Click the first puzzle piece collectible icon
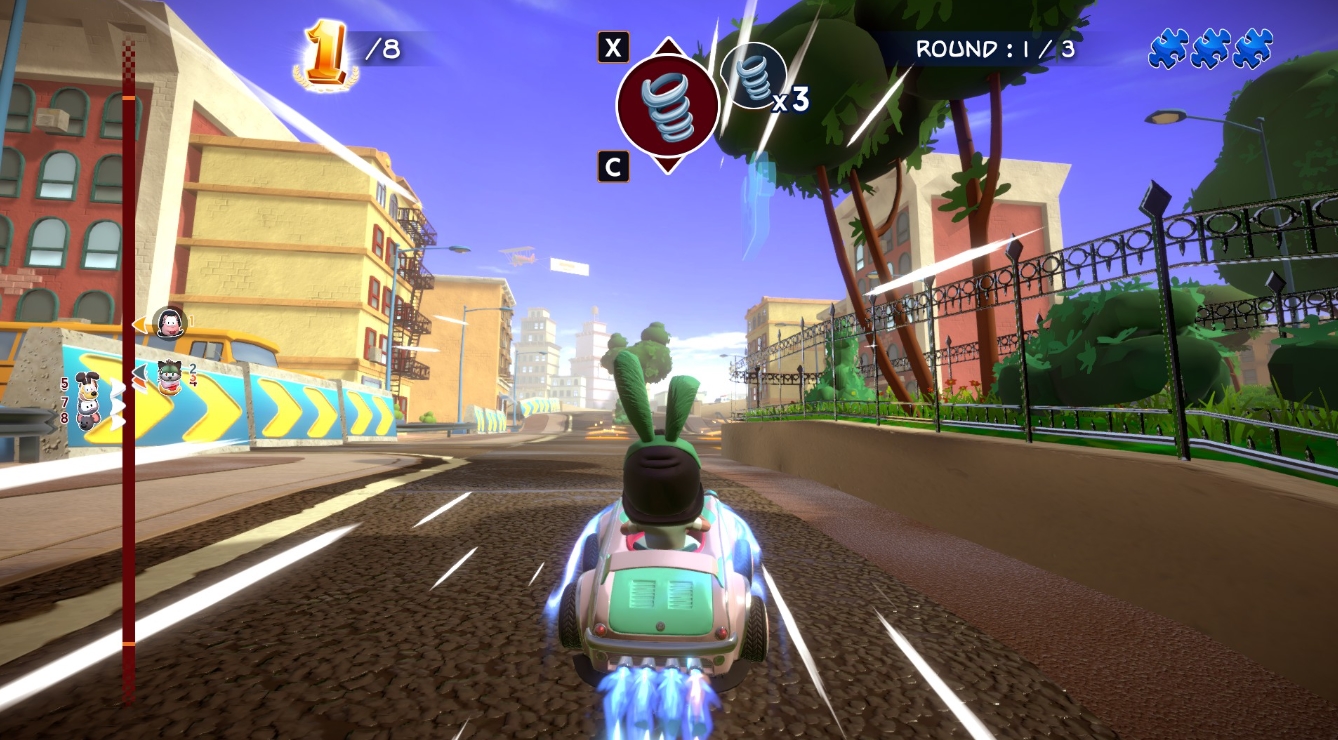1338x740 pixels. [x=1169, y=46]
